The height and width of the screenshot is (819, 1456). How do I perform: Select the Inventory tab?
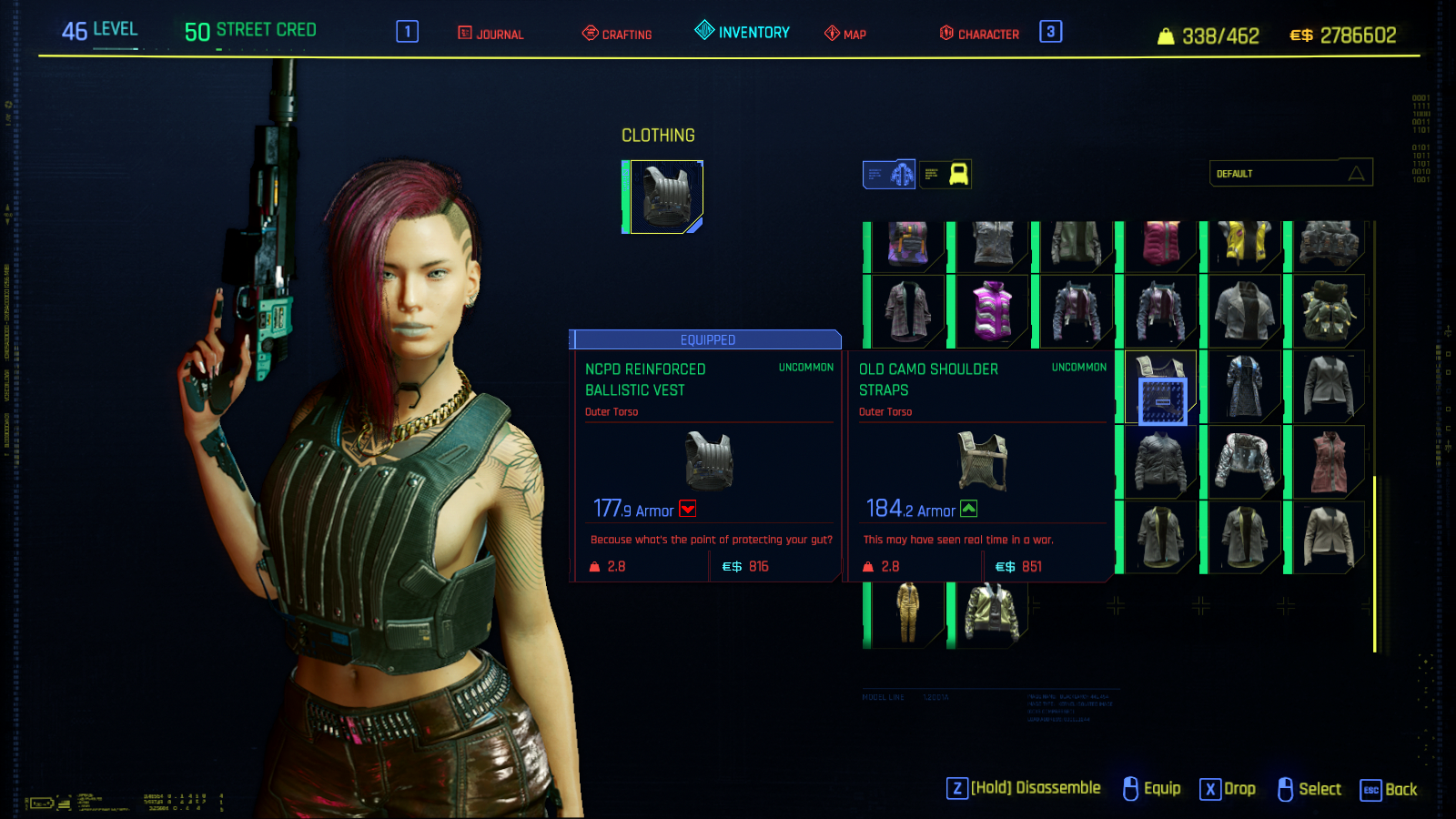(743, 32)
